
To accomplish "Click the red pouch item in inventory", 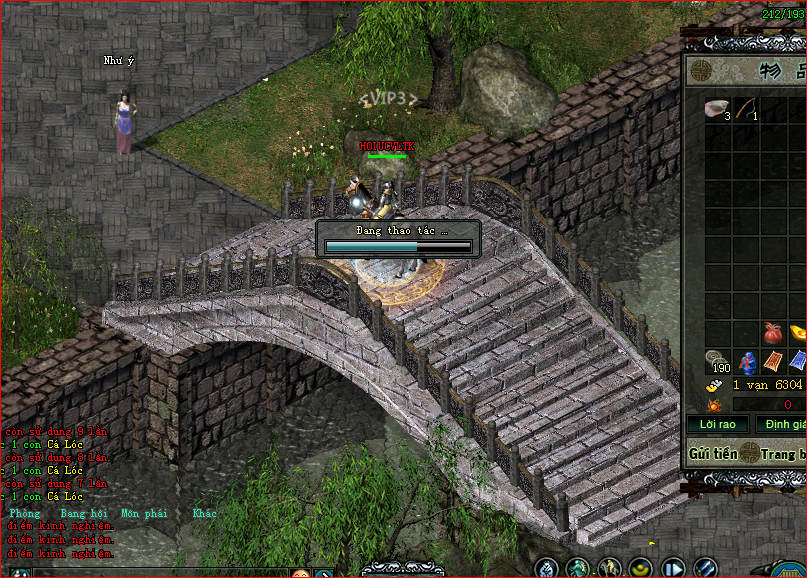I will 771,332.
